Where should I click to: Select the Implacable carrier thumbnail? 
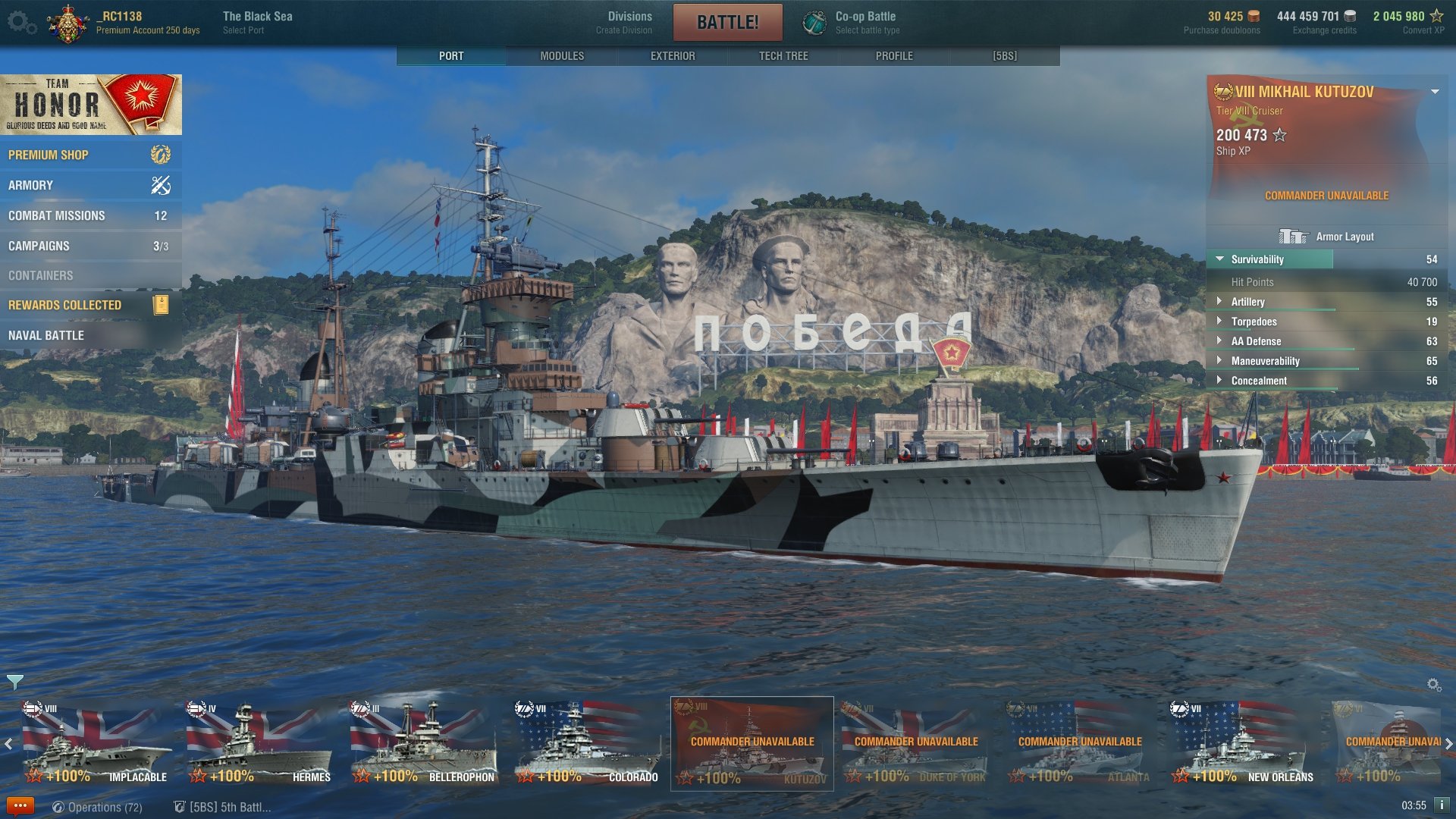click(96, 743)
